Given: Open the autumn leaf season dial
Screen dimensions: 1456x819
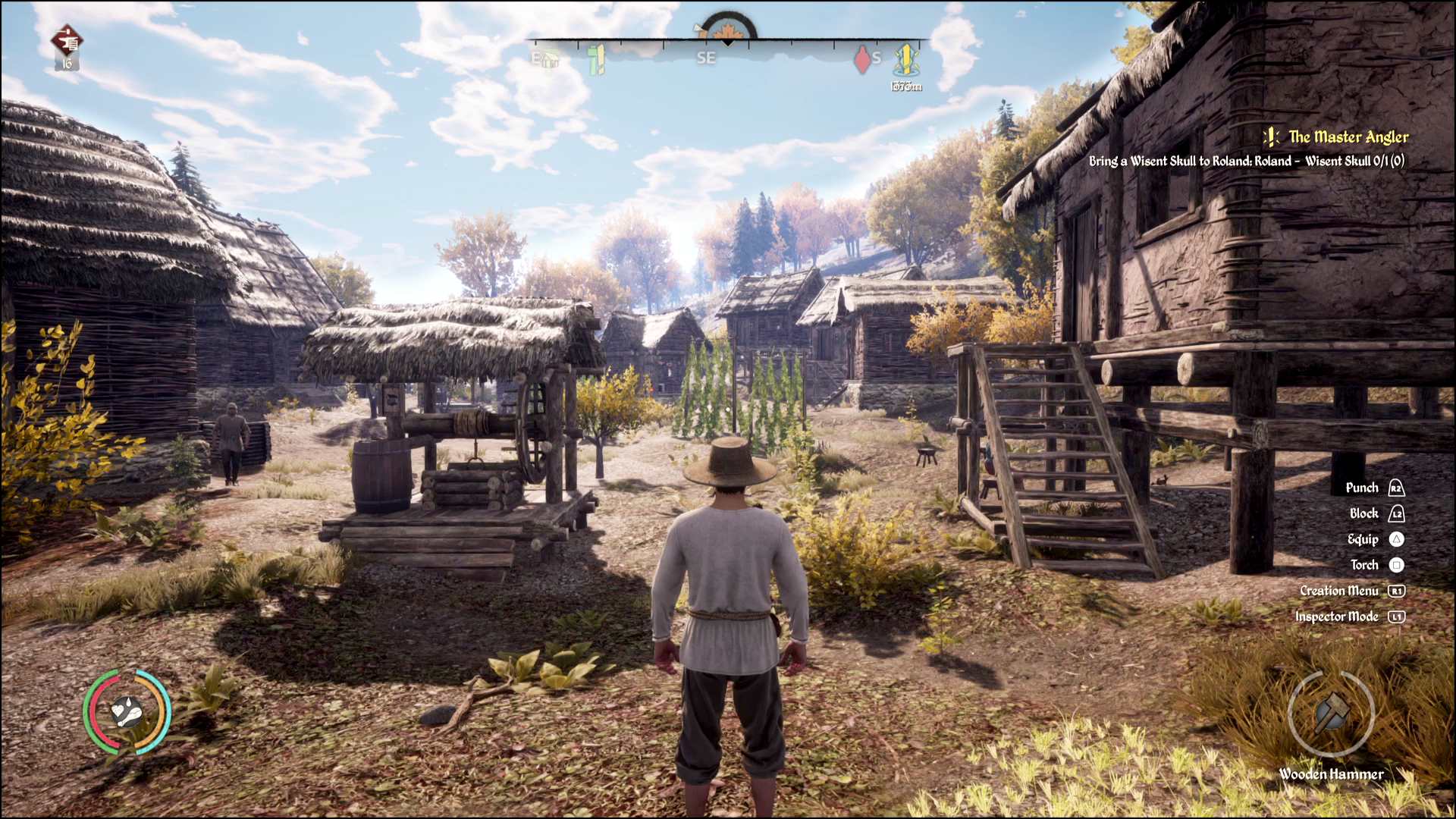Looking at the screenshot, I should coord(727,30).
